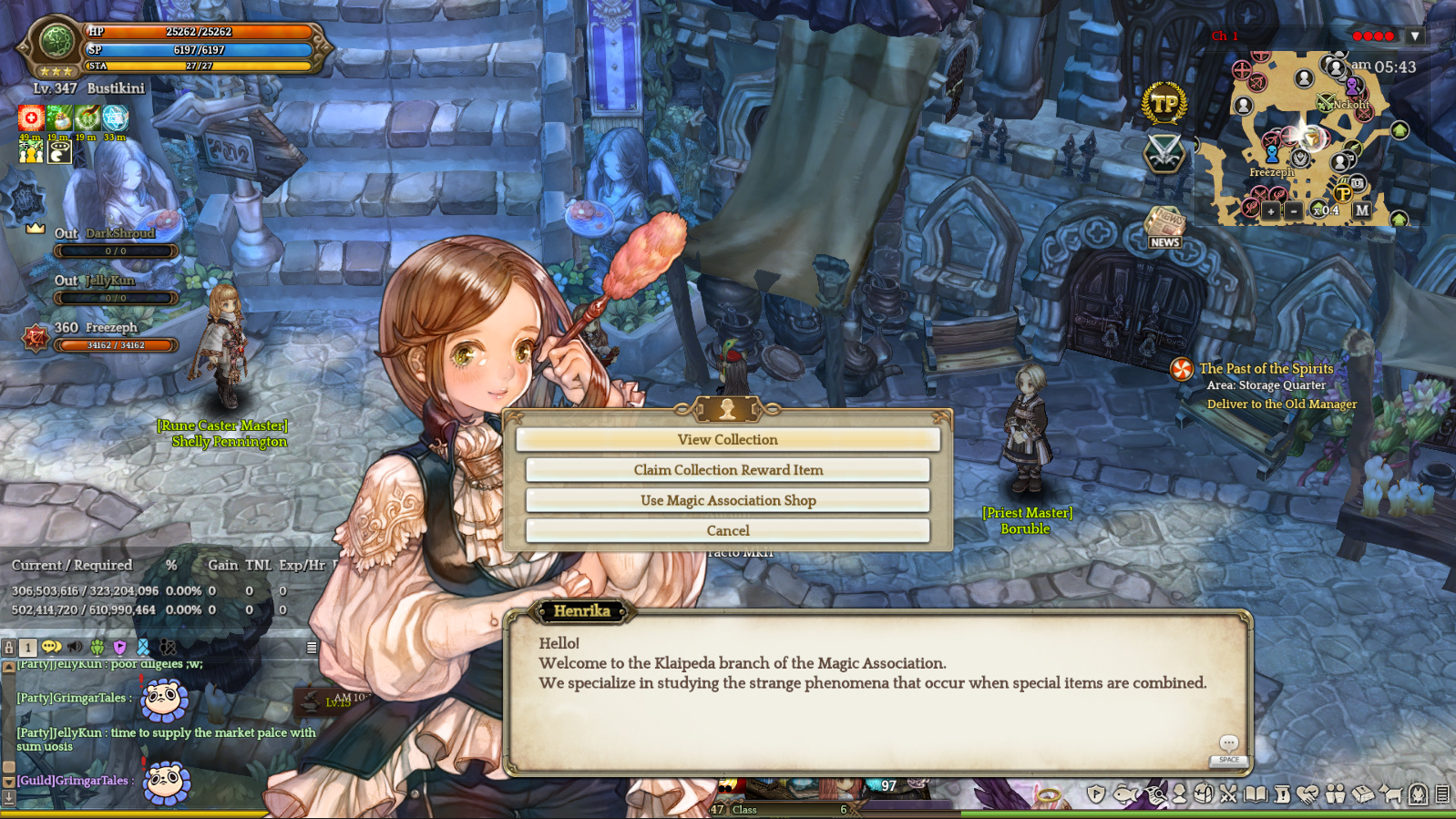Open Use Magic Association Shop
The image size is (1456, 819).
coord(727,500)
